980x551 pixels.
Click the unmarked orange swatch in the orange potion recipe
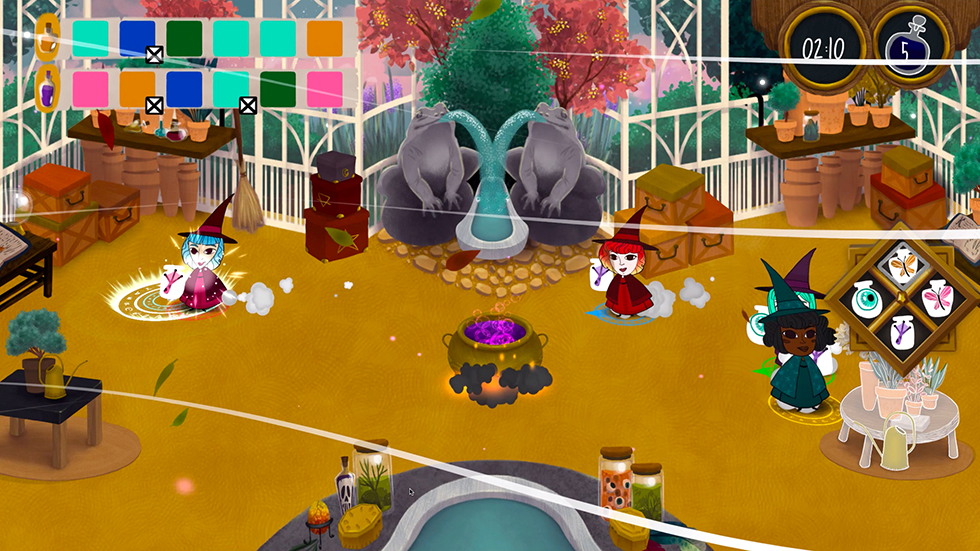click(x=325, y=39)
